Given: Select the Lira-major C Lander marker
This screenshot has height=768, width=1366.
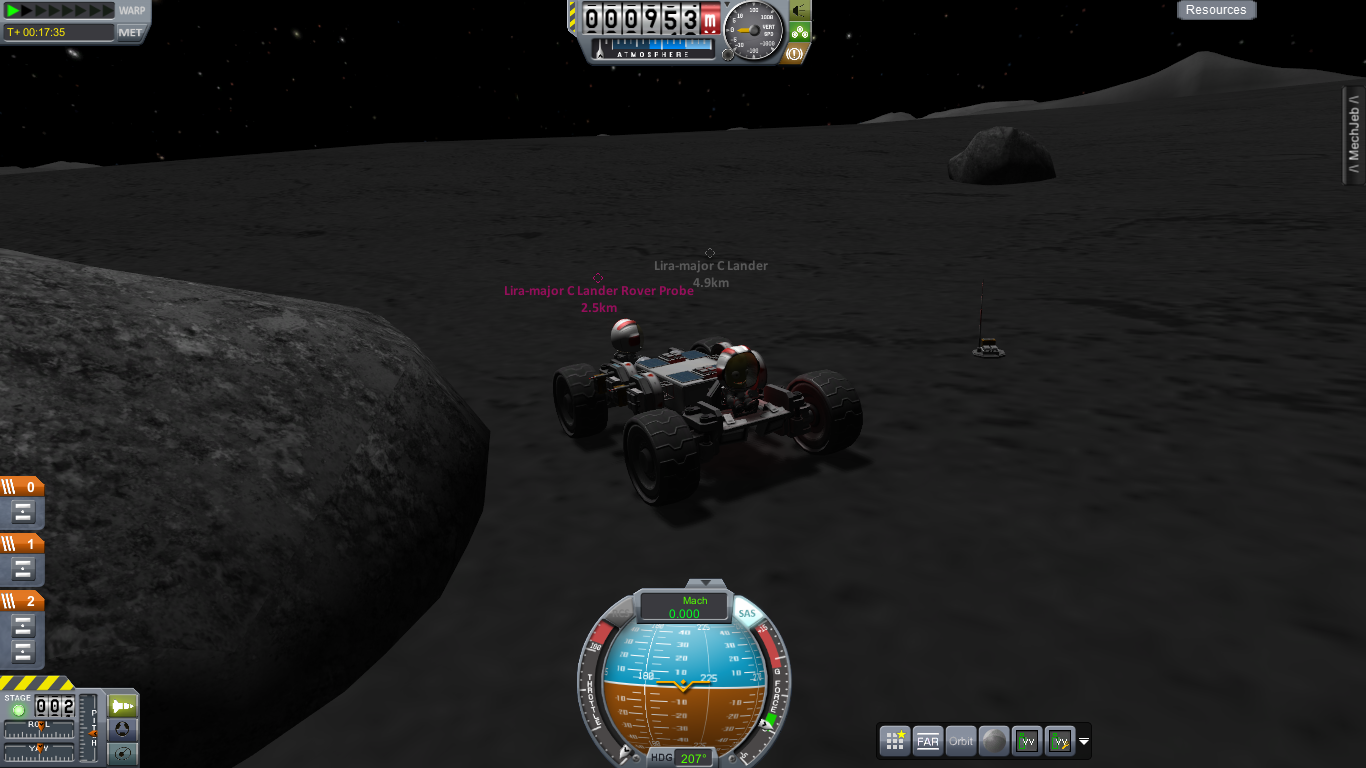Looking at the screenshot, I should coord(710,254).
